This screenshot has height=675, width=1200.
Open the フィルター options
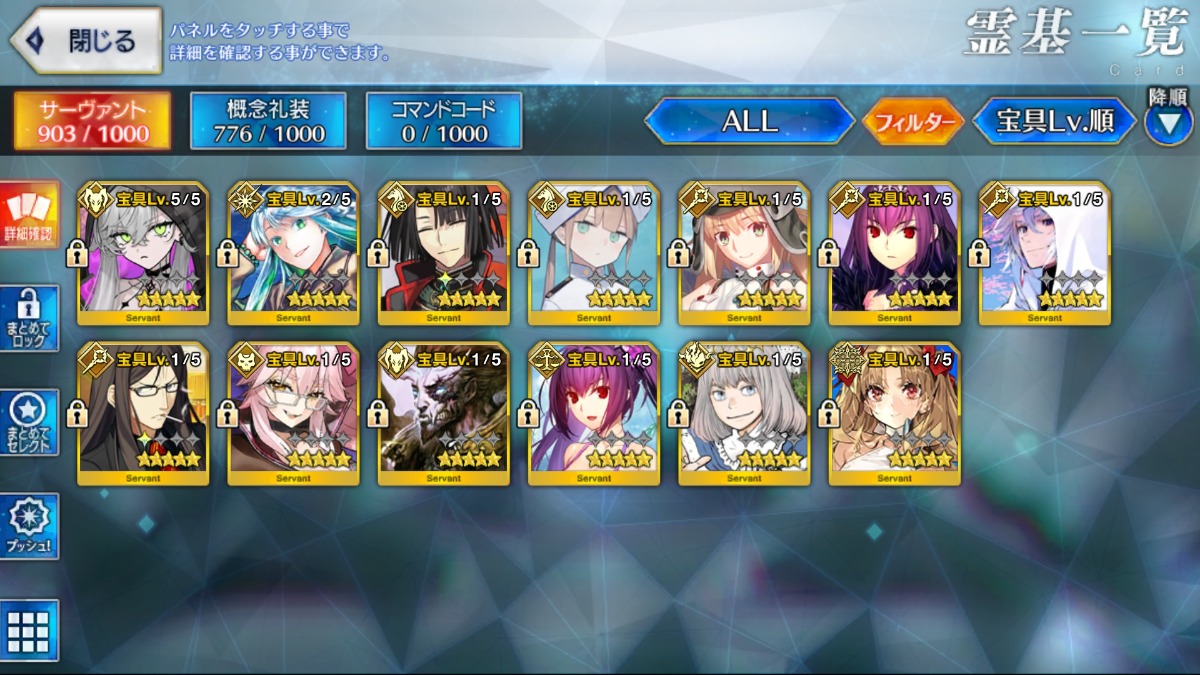pos(912,122)
